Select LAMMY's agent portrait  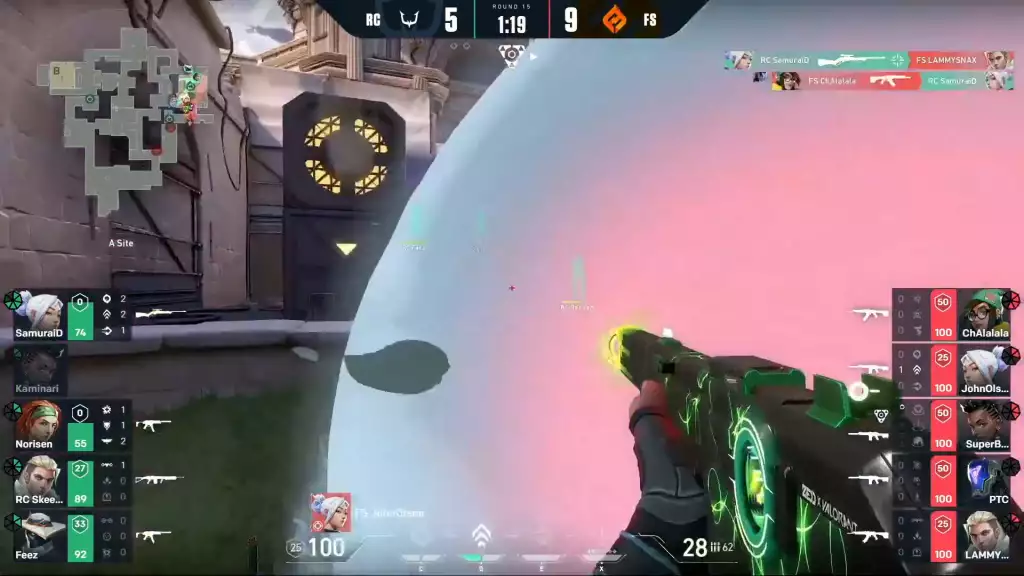984,535
